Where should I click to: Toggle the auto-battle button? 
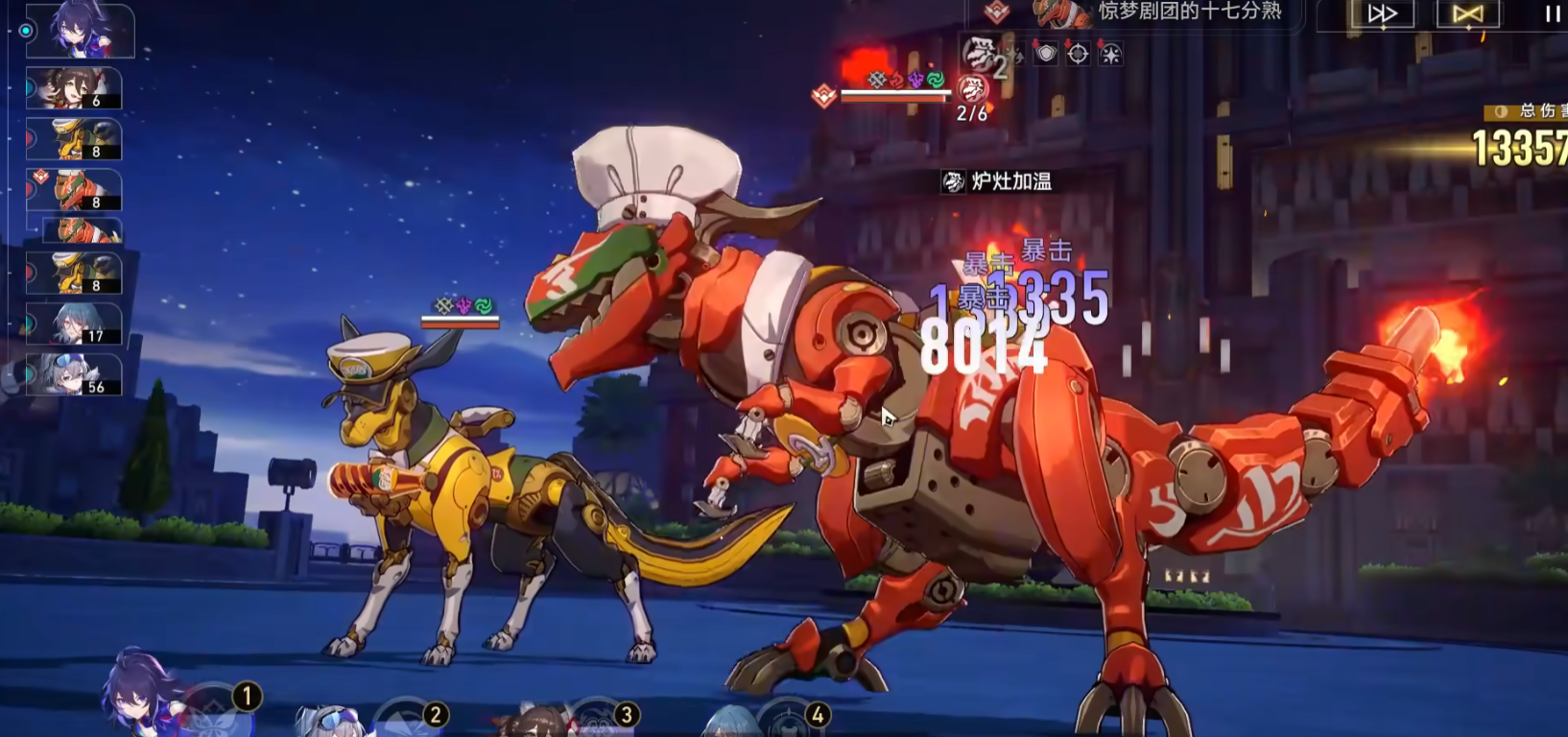pos(1467,14)
